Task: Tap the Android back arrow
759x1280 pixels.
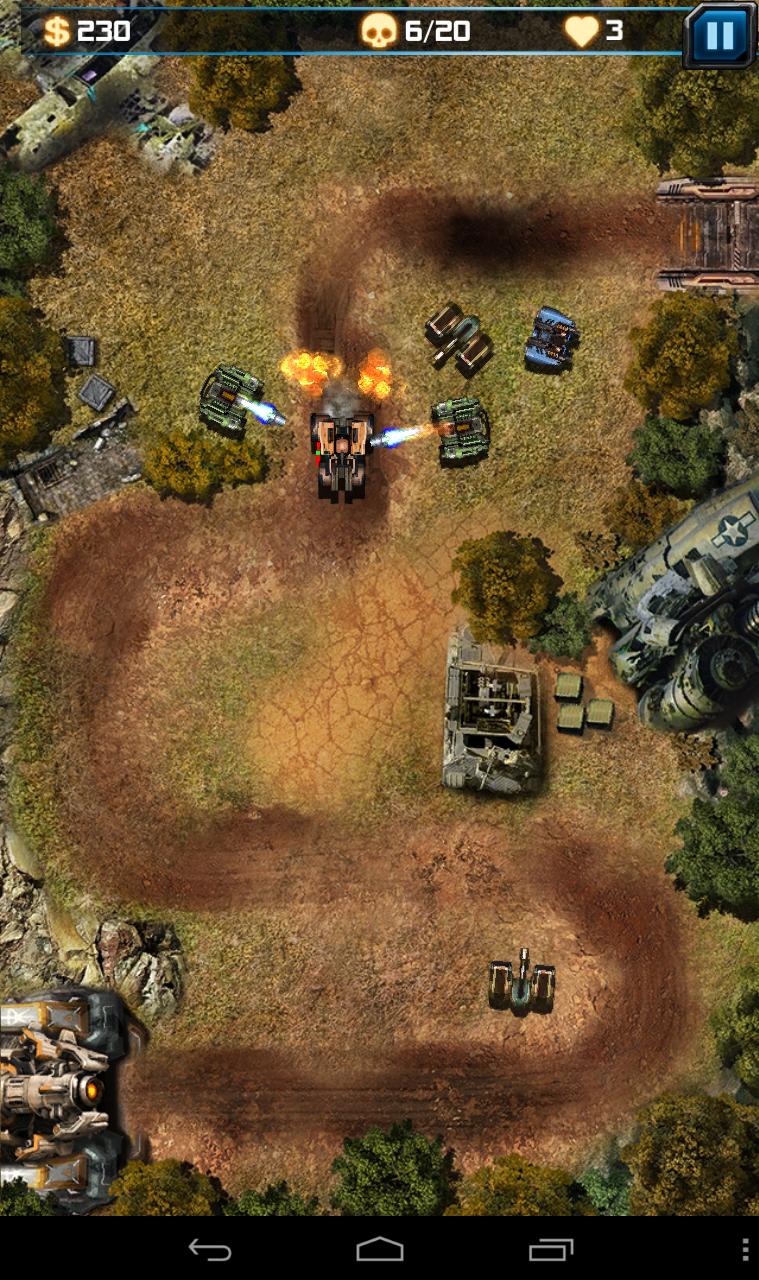Action: (210, 1249)
